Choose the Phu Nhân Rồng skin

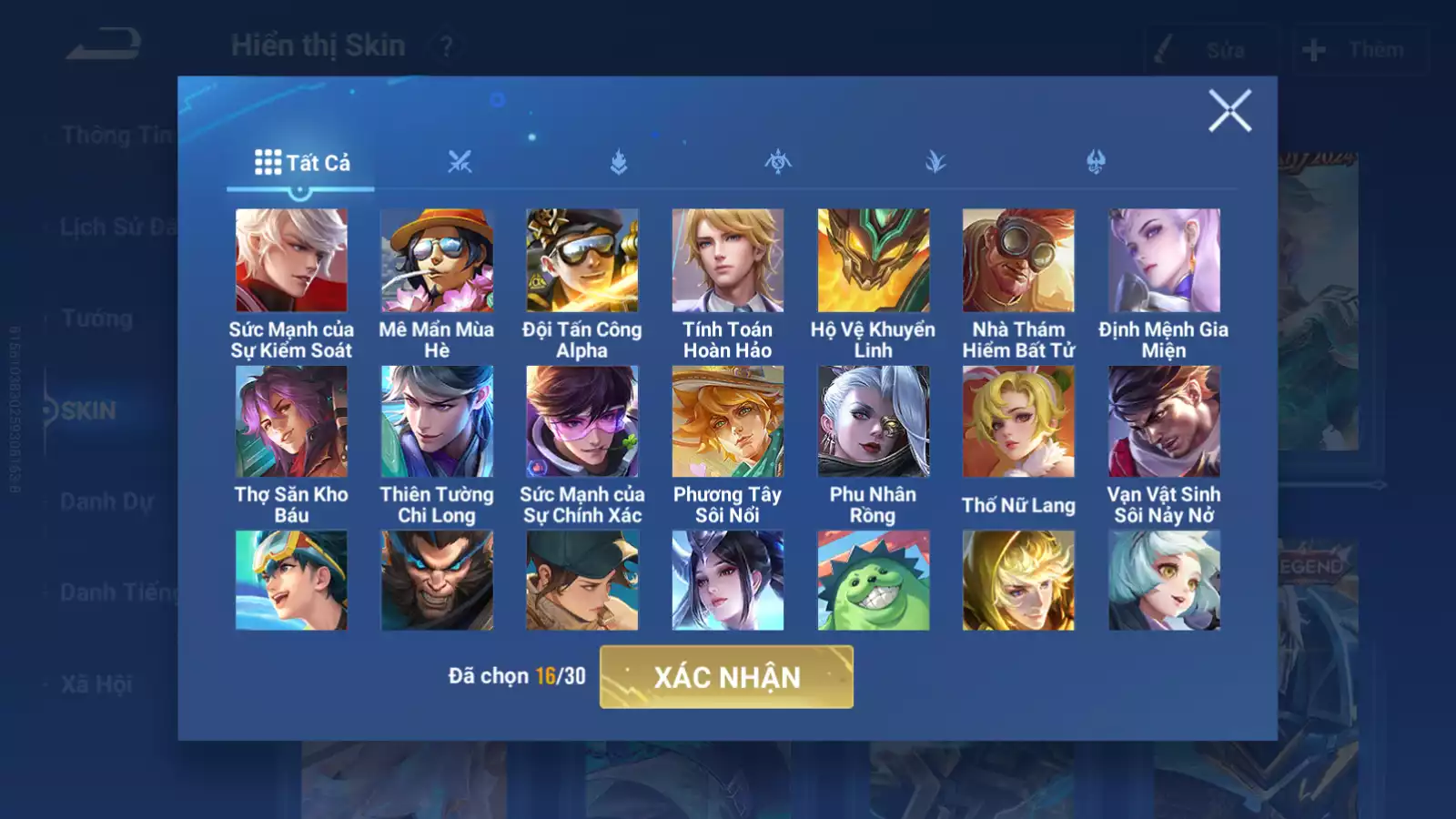coord(874,422)
